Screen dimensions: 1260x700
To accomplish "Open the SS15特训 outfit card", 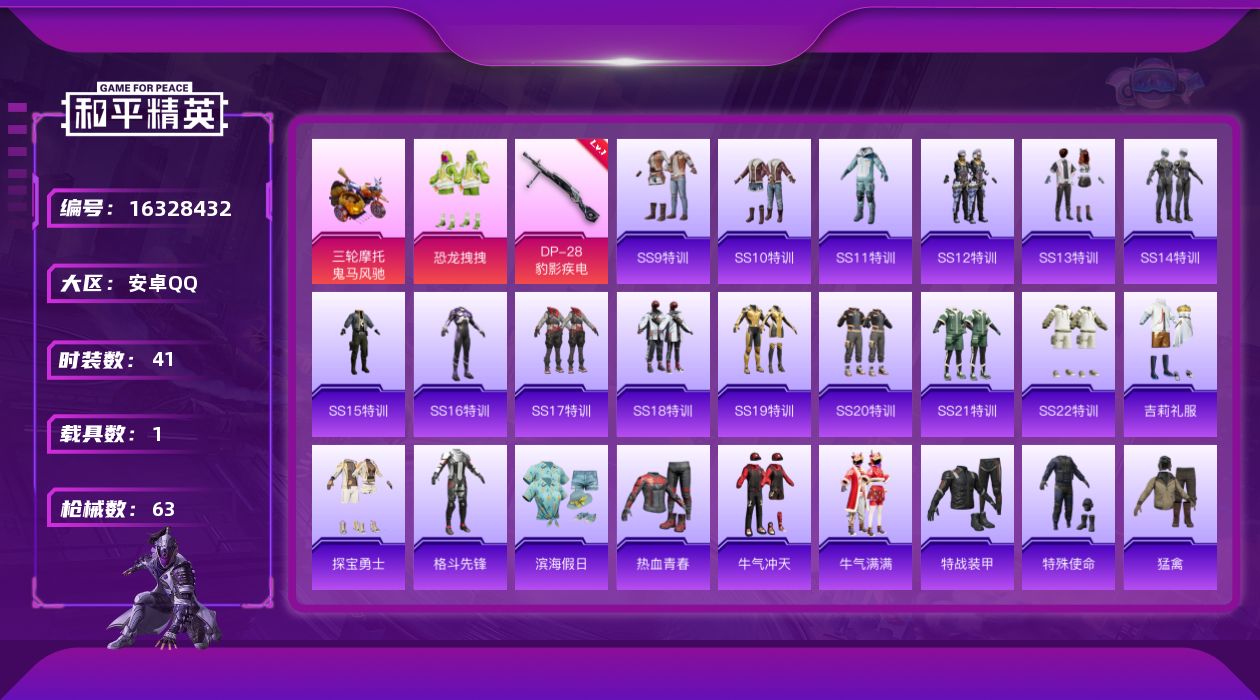I will tap(358, 364).
